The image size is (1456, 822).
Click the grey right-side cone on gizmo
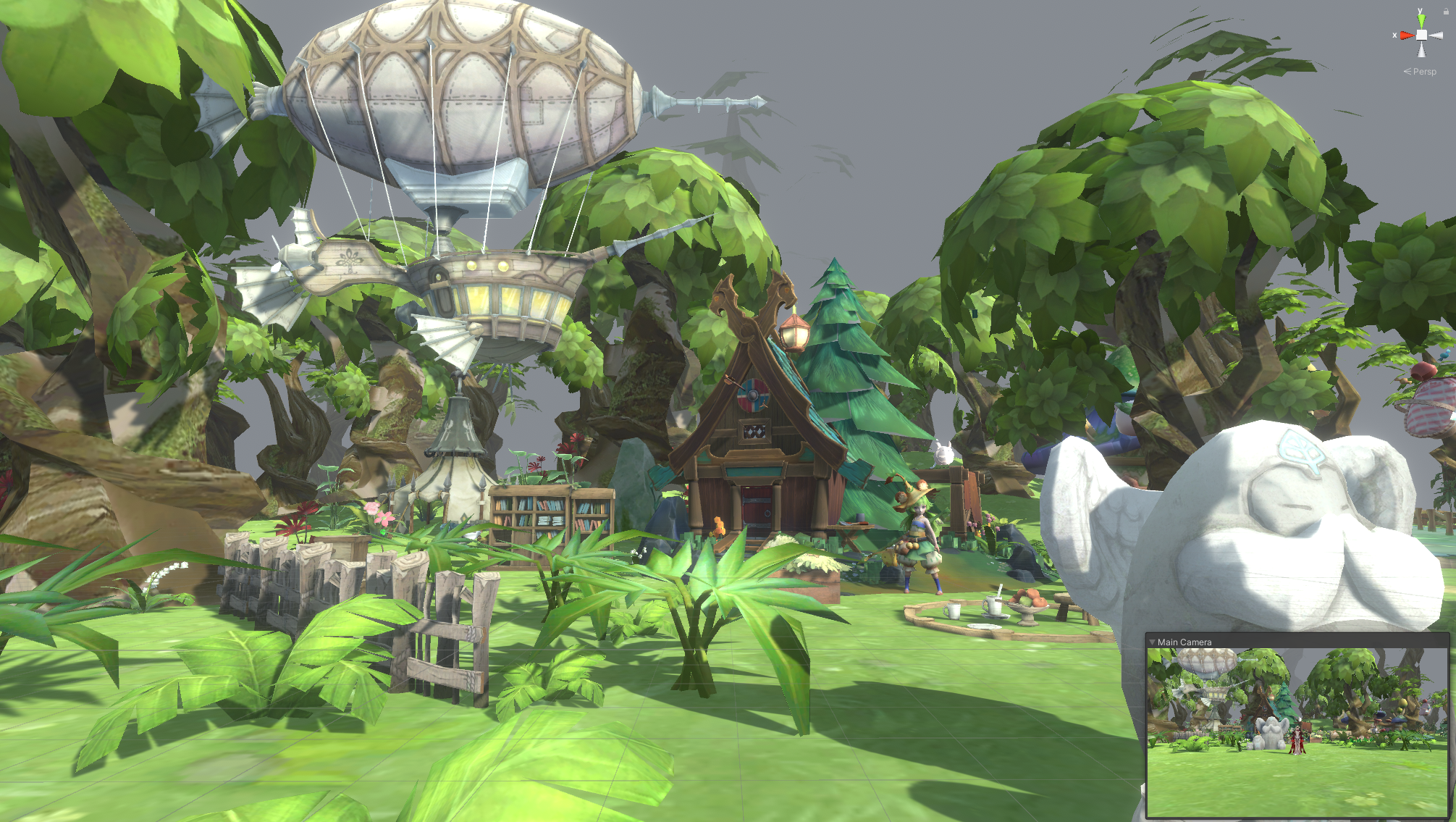pyautogui.click(x=1436, y=35)
